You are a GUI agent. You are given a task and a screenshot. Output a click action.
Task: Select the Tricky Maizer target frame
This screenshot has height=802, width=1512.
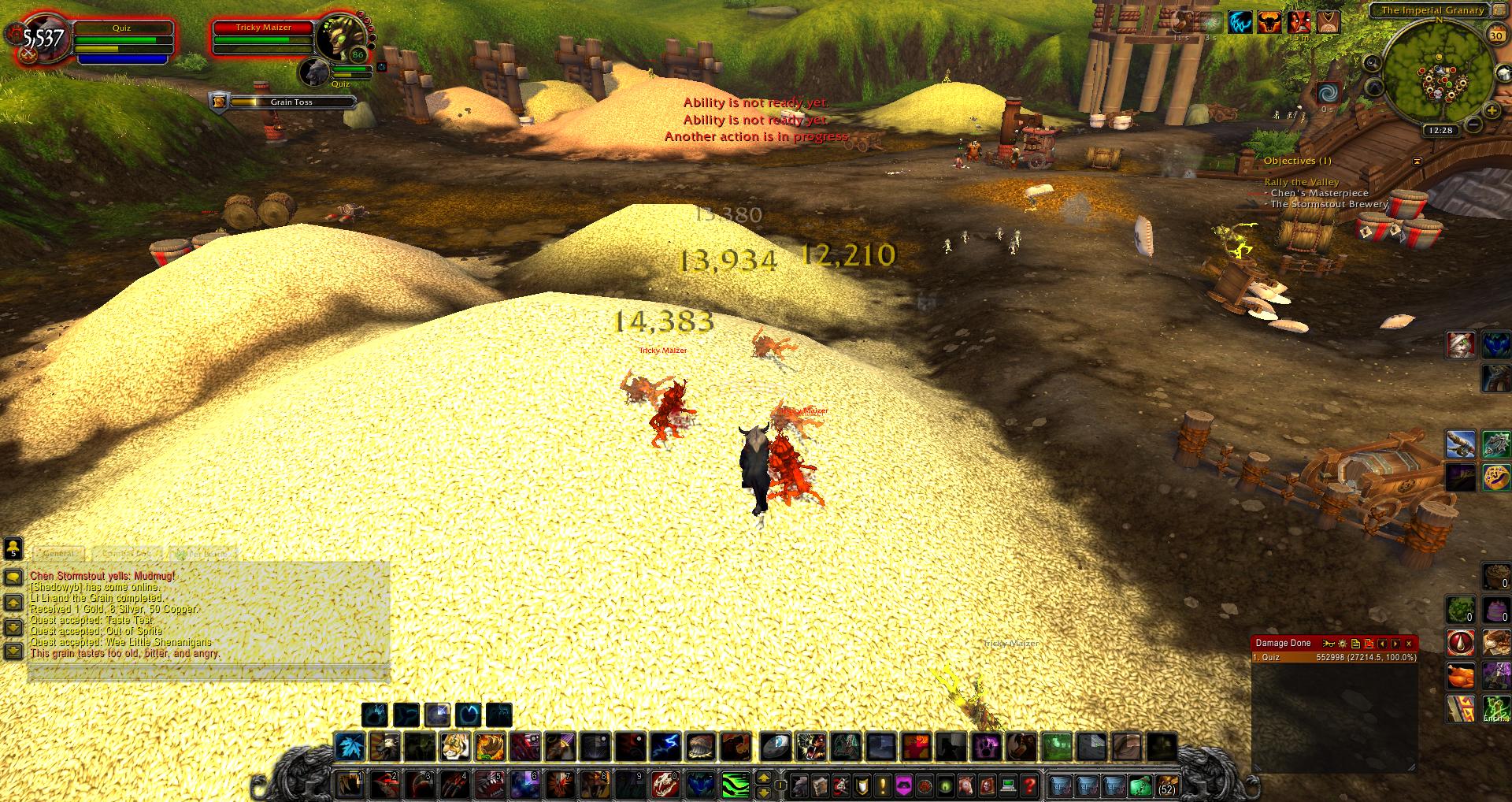(264, 38)
